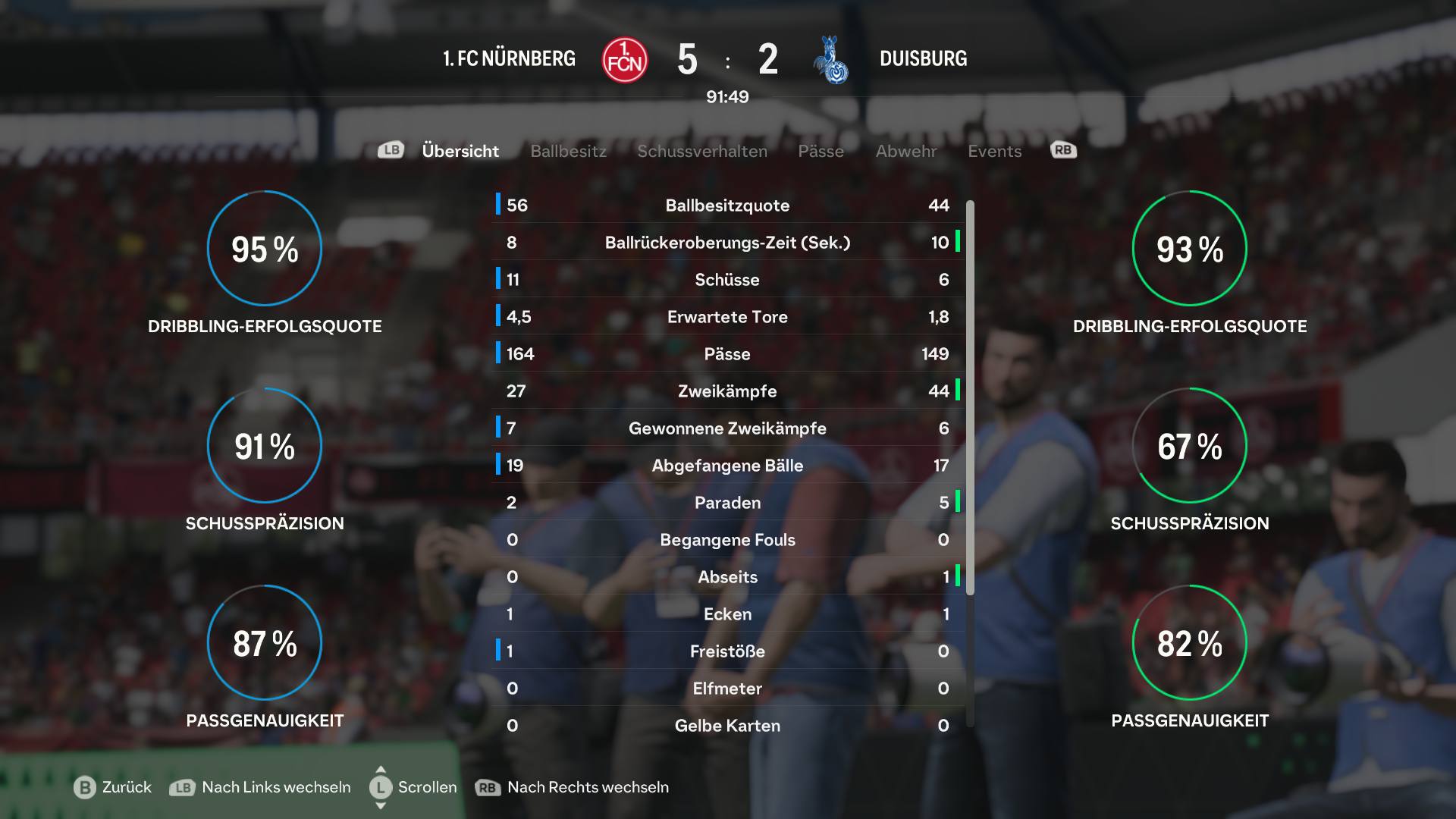Show the Abwehr tab

[905, 151]
